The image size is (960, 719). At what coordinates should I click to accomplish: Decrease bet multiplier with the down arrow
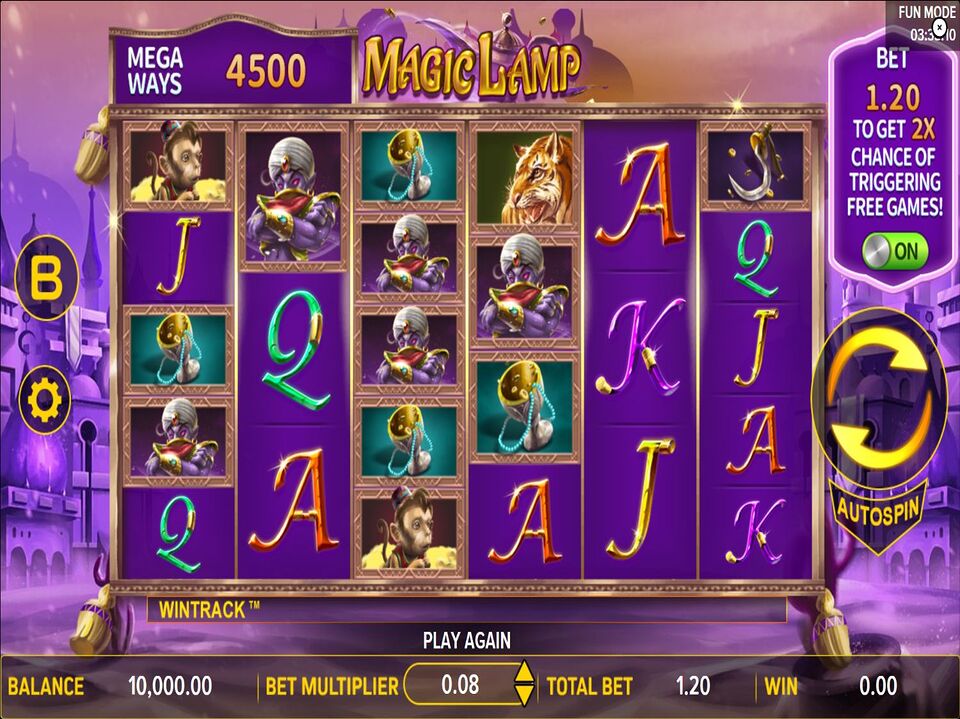(523, 695)
